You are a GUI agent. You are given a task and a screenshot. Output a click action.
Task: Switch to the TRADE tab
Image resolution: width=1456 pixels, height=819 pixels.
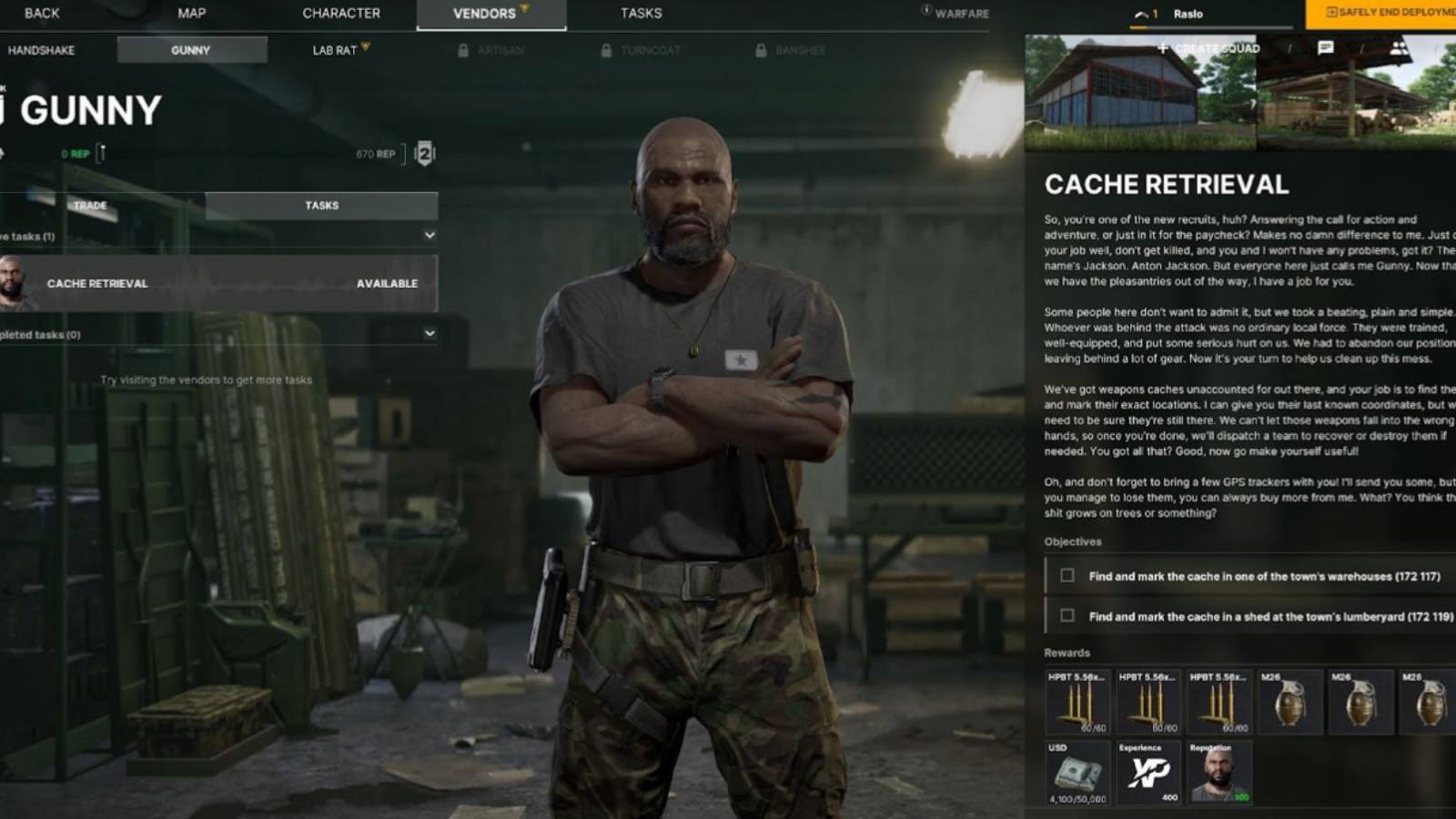pyautogui.click(x=90, y=206)
